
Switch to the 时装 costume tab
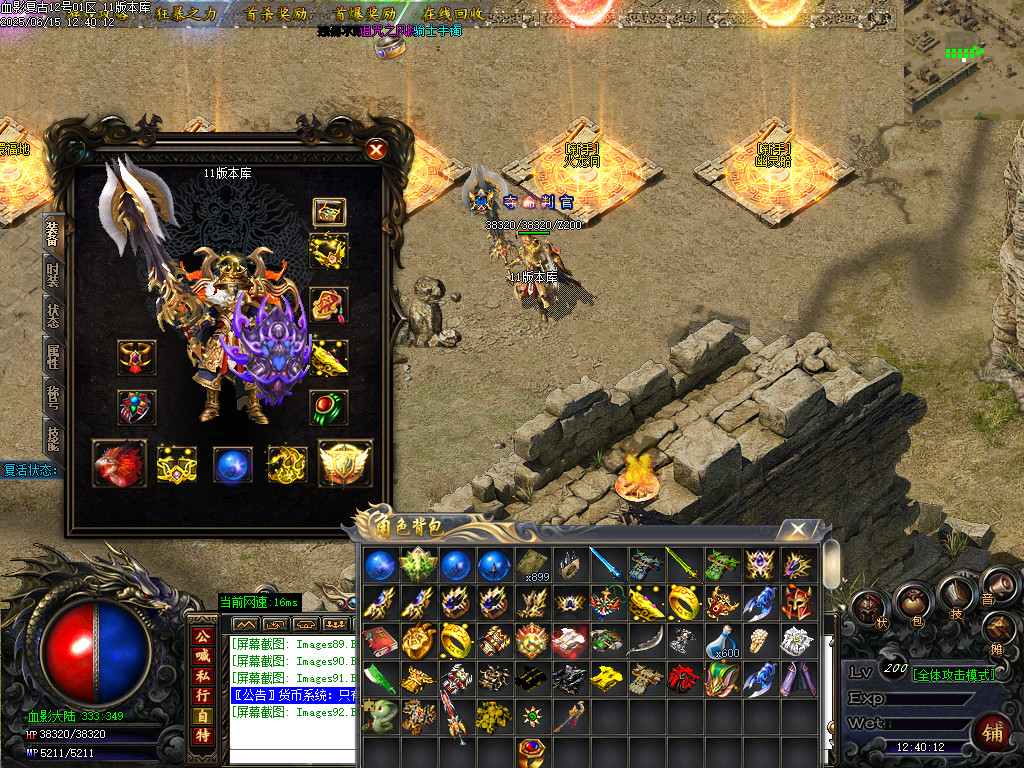pyautogui.click(x=53, y=272)
